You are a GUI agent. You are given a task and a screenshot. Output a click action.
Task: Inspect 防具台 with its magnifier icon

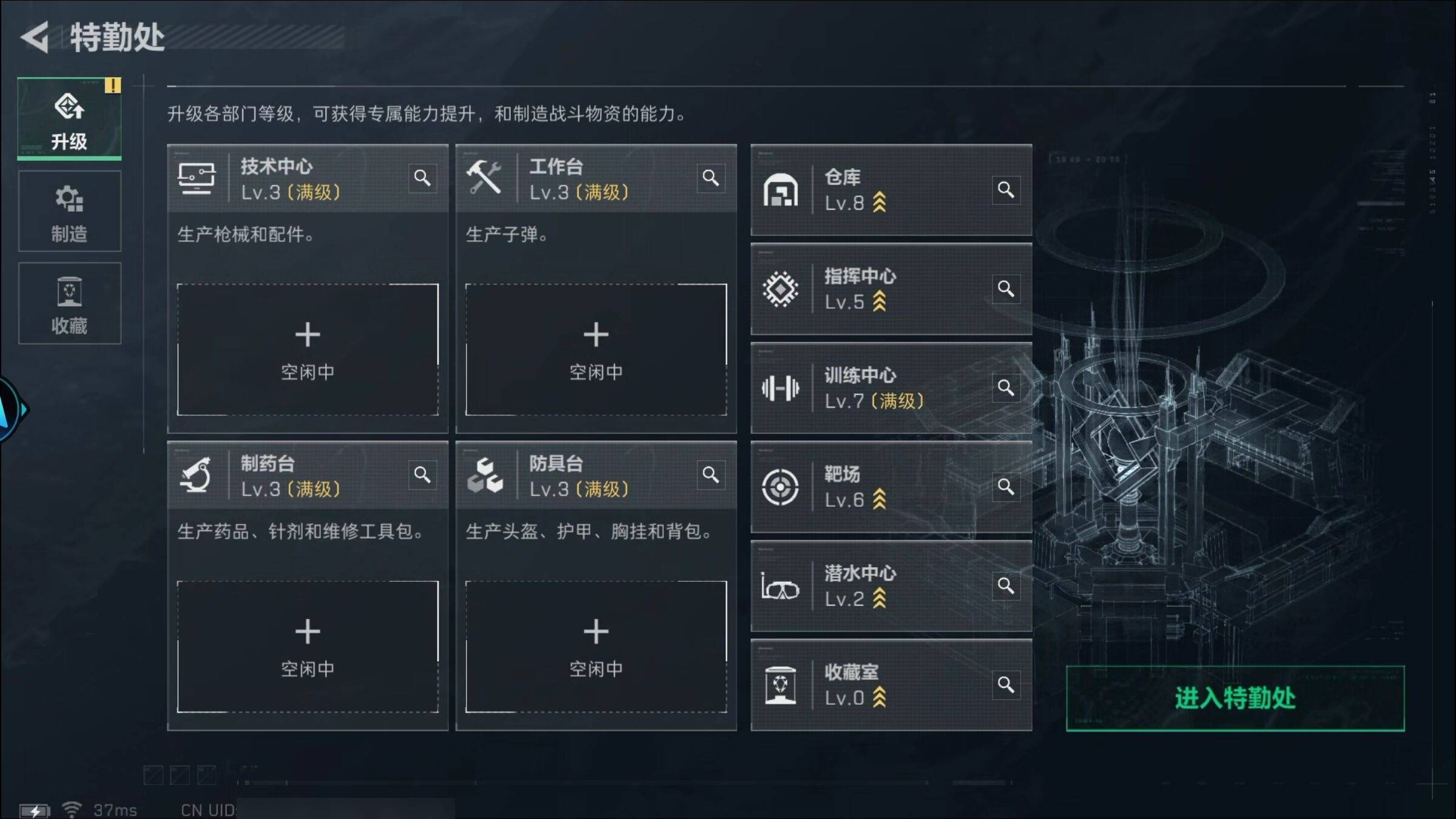point(710,475)
